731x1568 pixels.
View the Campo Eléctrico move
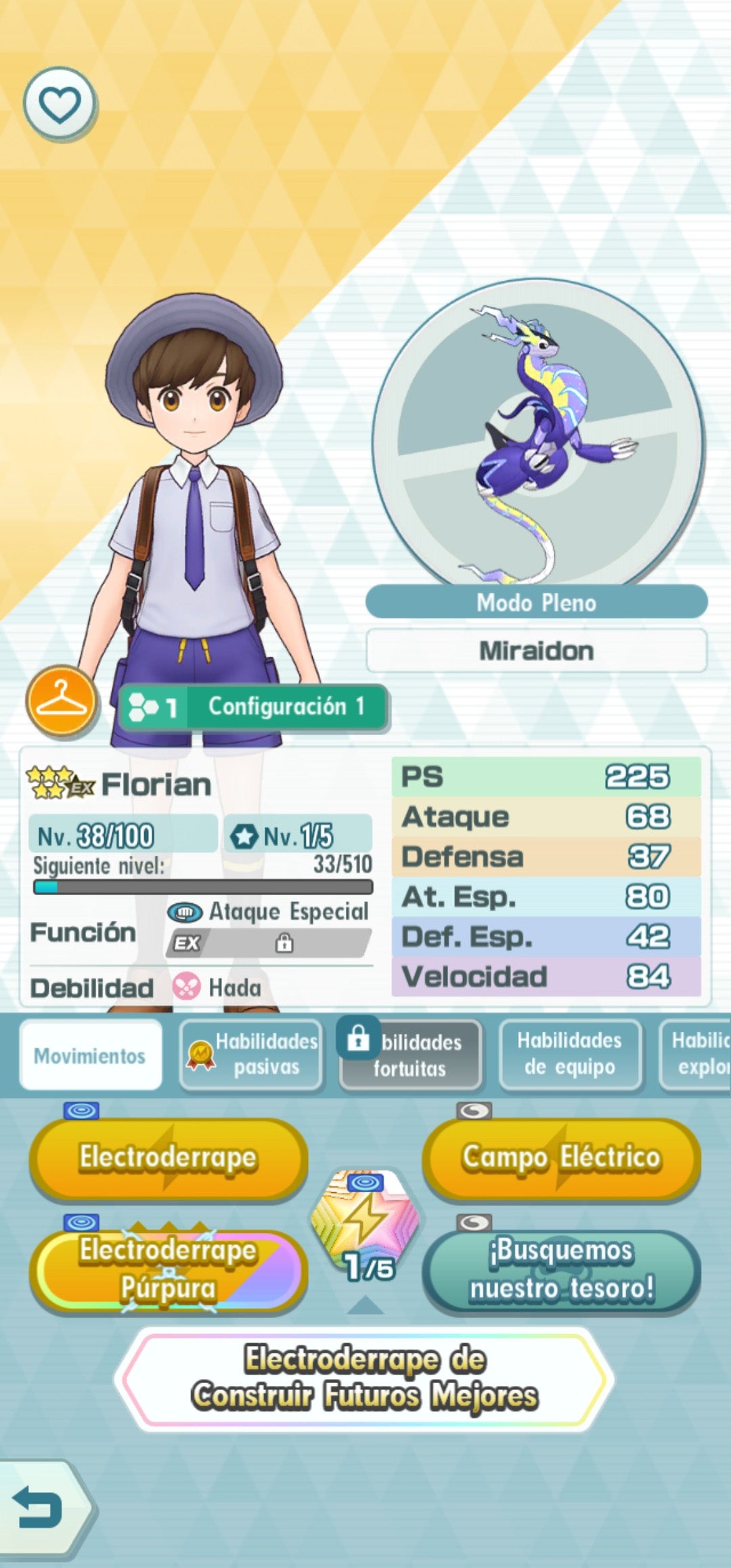[x=561, y=1158]
